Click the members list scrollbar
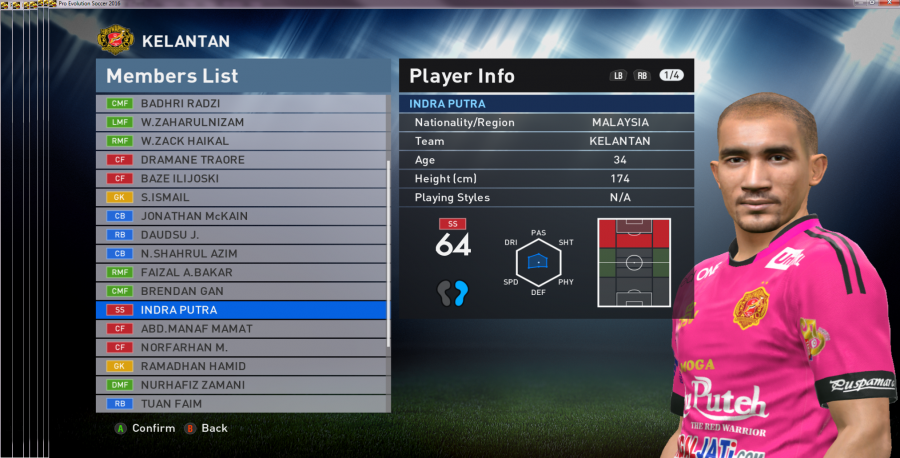Image resolution: width=900 pixels, height=458 pixels. tap(389, 252)
